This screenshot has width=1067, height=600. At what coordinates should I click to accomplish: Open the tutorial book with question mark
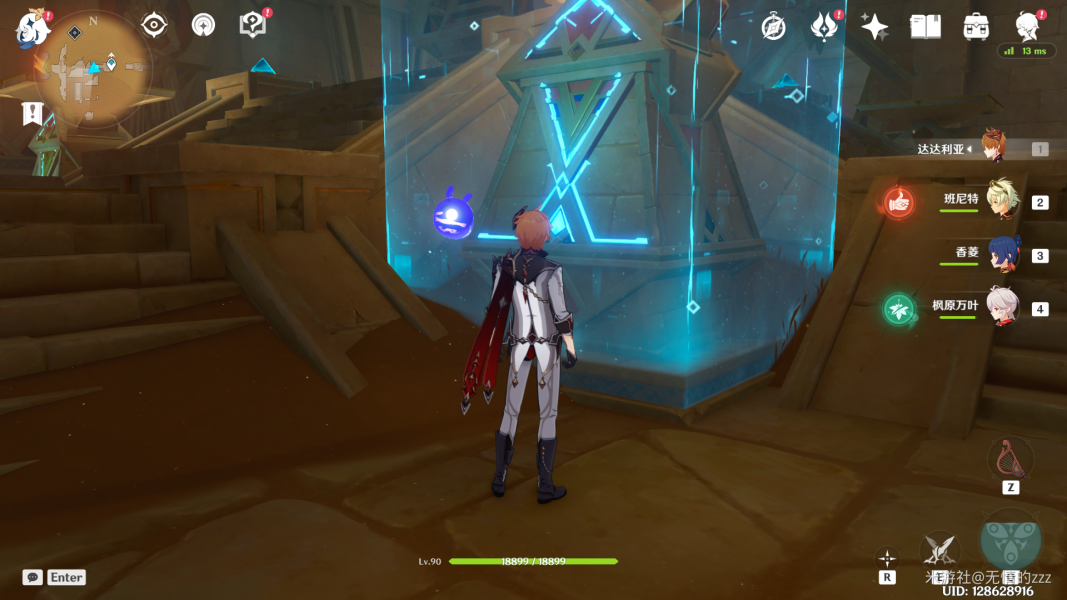pos(253,25)
